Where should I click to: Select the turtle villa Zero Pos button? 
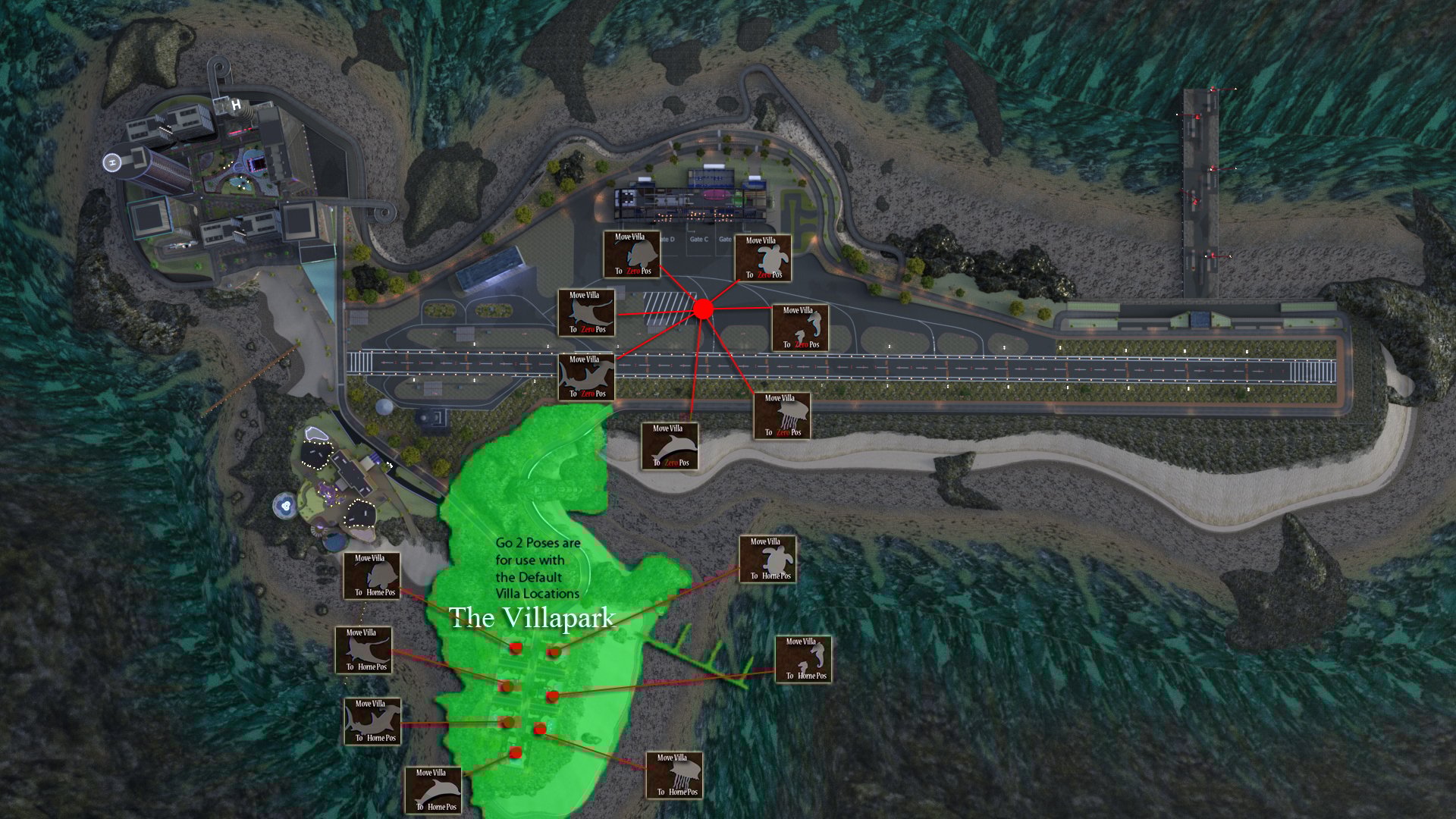pos(763,259)
